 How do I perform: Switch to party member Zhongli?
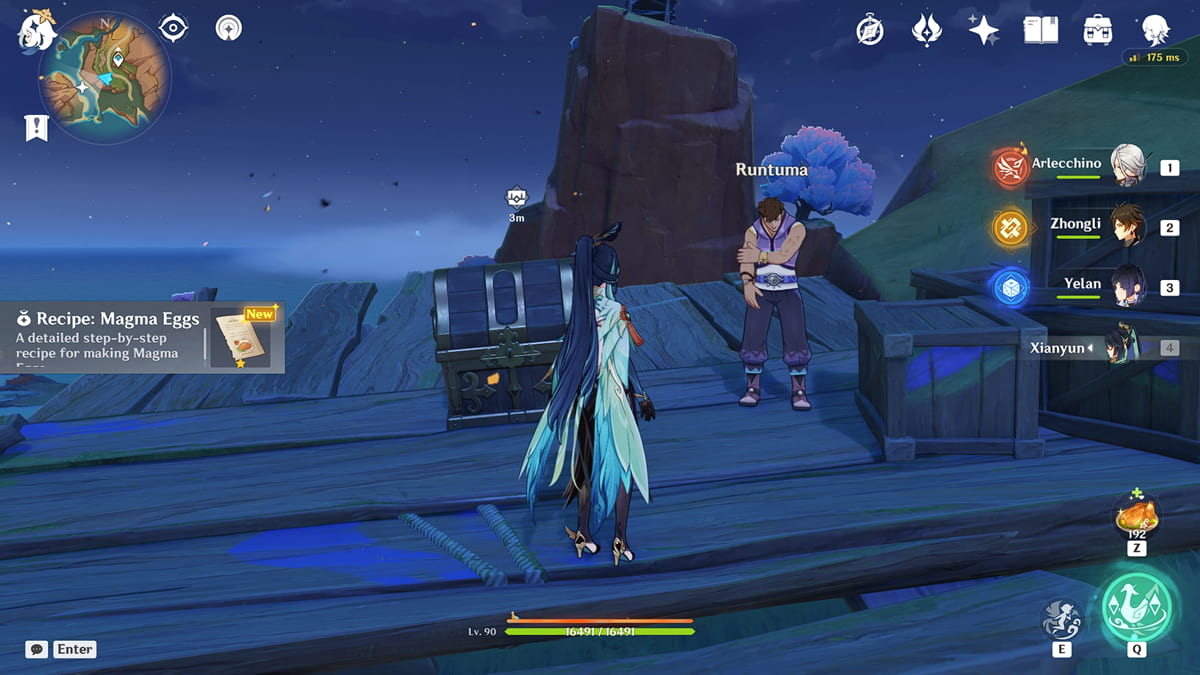[1128, 227]
